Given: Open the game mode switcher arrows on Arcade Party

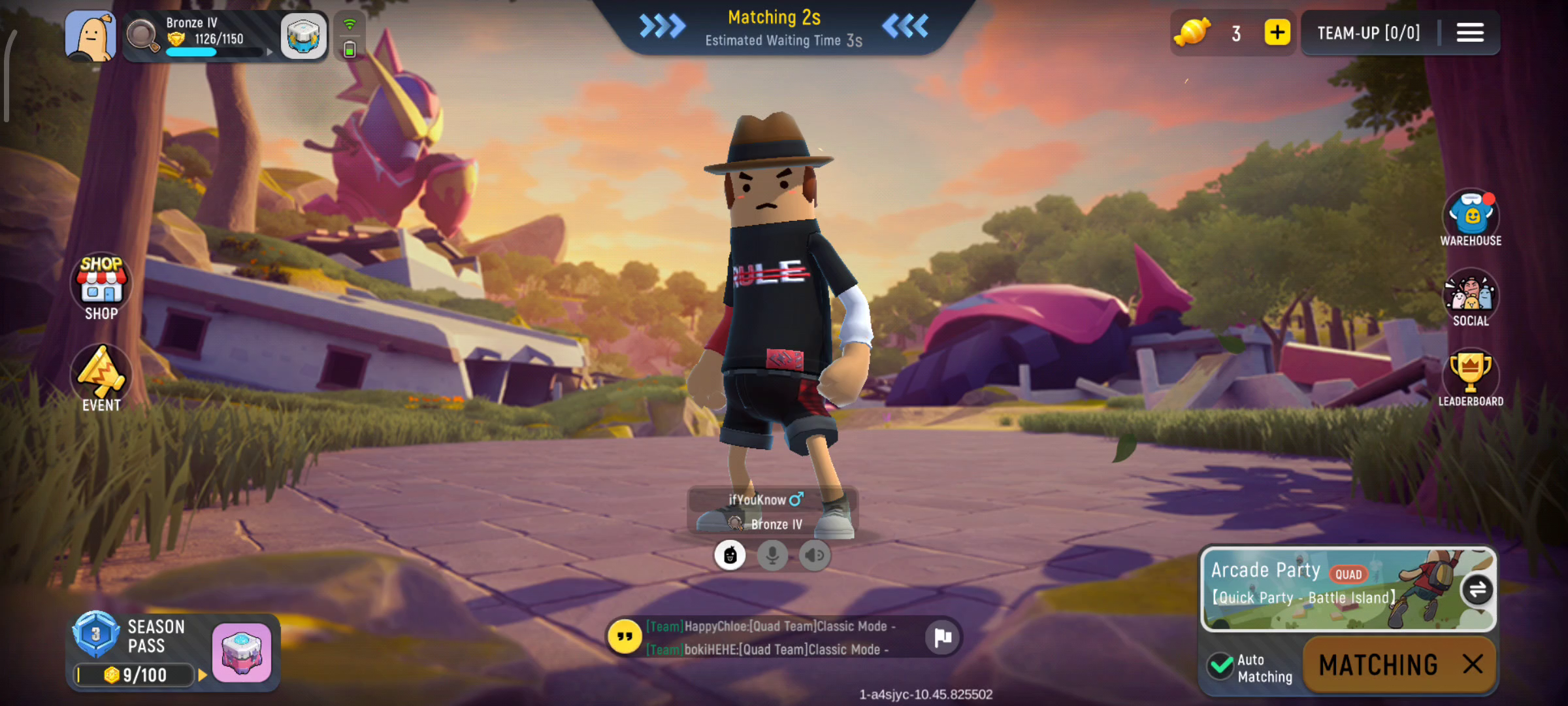Looking at the screenshot, I should coord(1478,589).
